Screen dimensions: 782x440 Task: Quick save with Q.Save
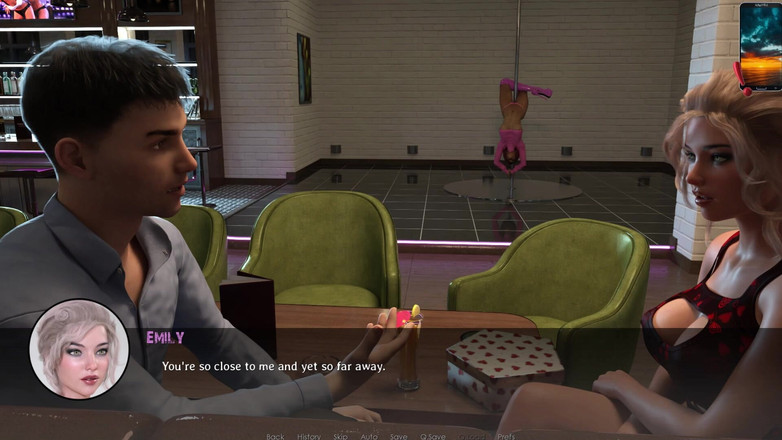pyautogui.click(x=433, y=436)
